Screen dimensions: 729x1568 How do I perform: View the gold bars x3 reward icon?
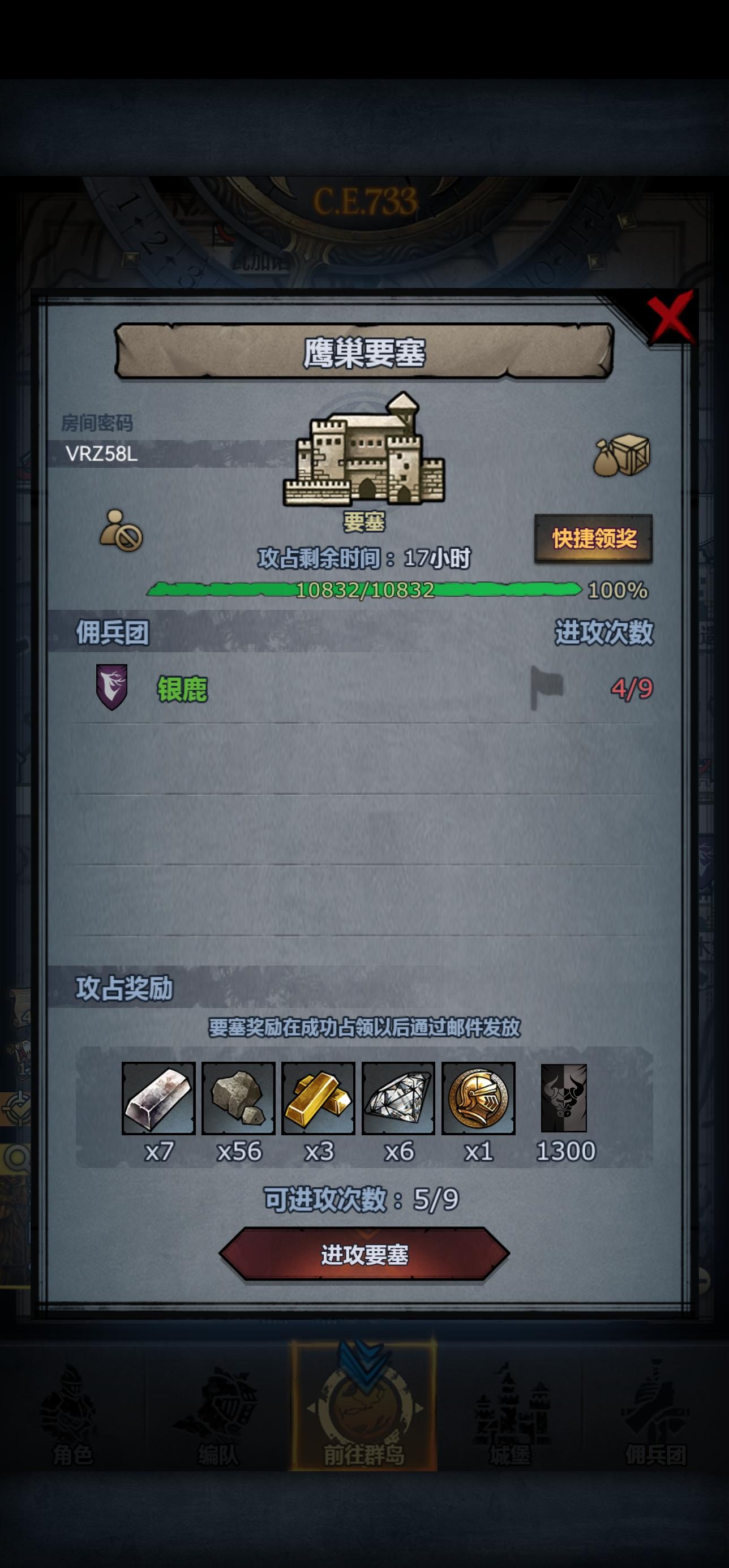click(321, 1100)
